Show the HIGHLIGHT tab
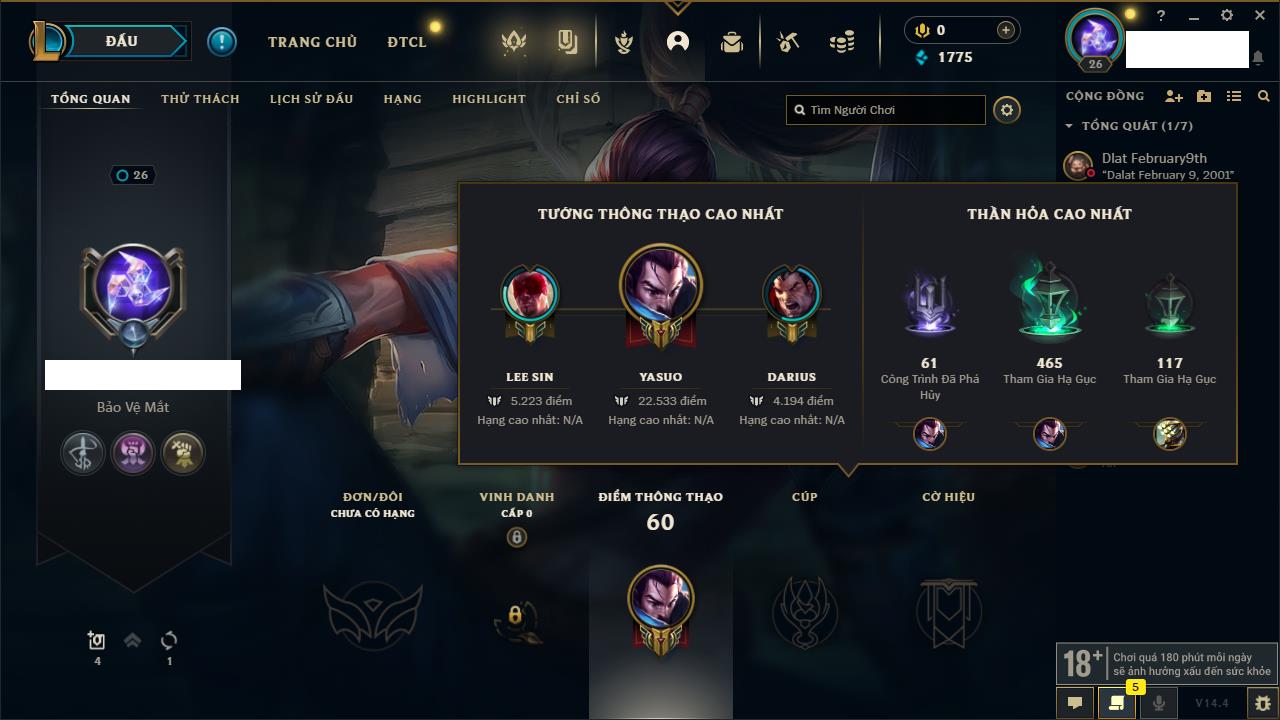 [488, 99]
